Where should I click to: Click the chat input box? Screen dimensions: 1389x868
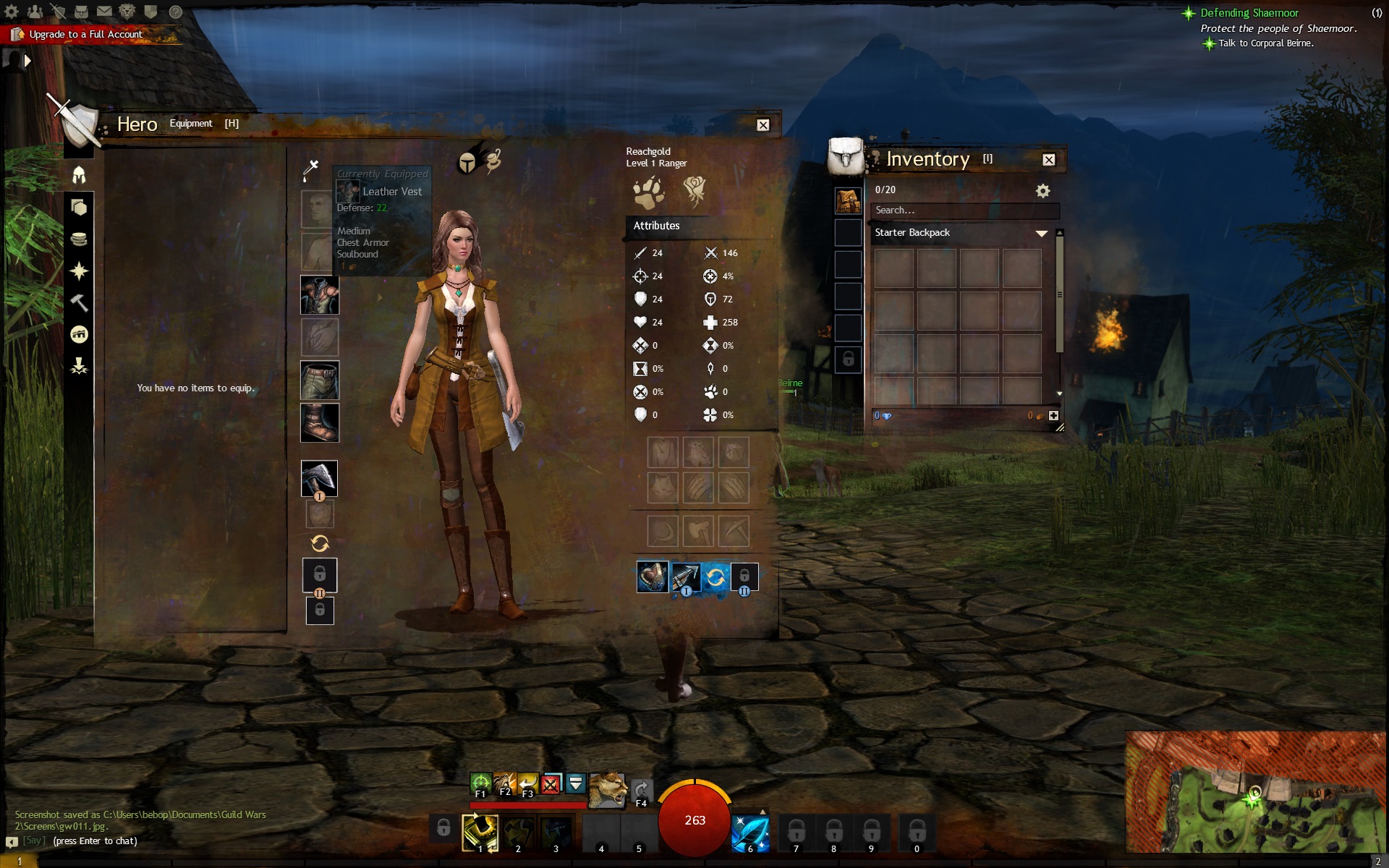(95, 841)
